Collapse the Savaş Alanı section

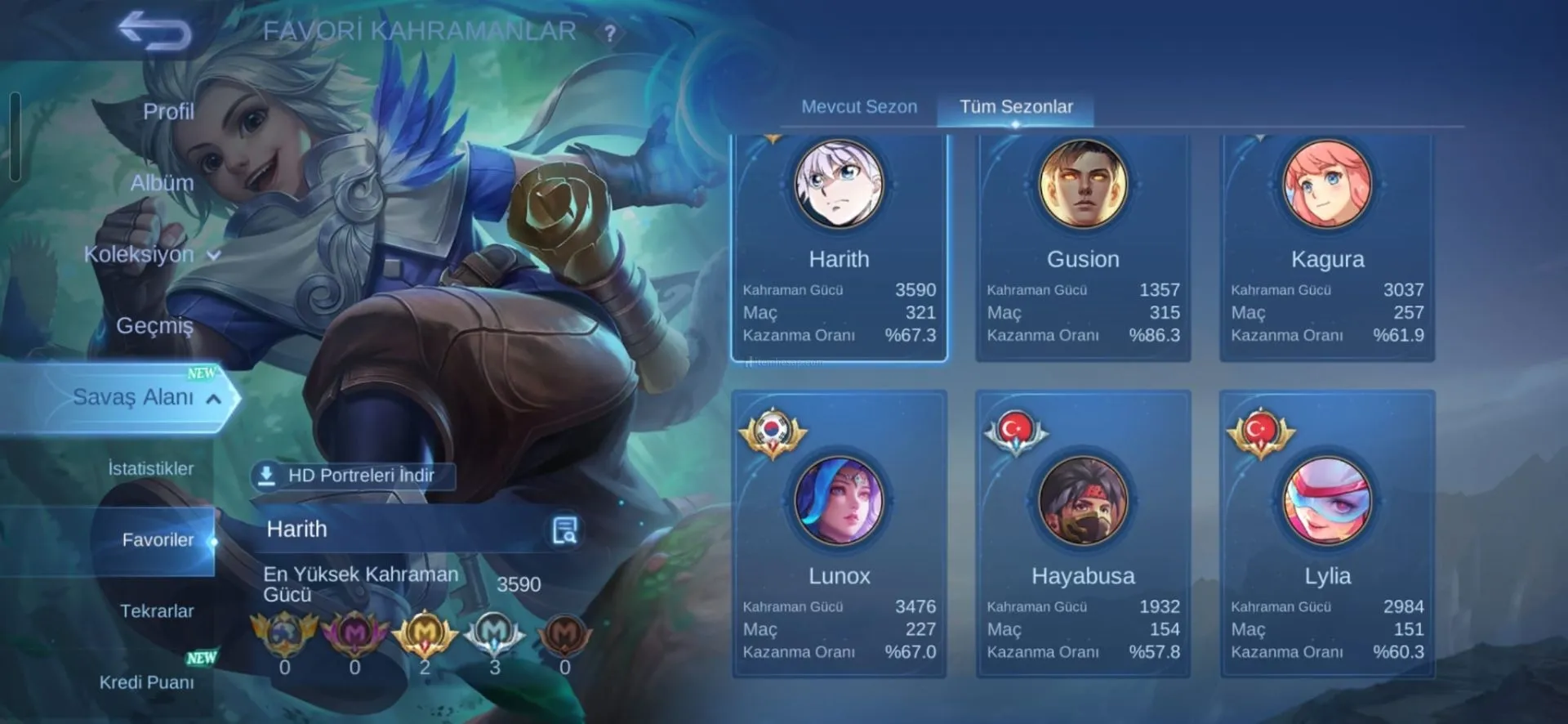[147, 397]
